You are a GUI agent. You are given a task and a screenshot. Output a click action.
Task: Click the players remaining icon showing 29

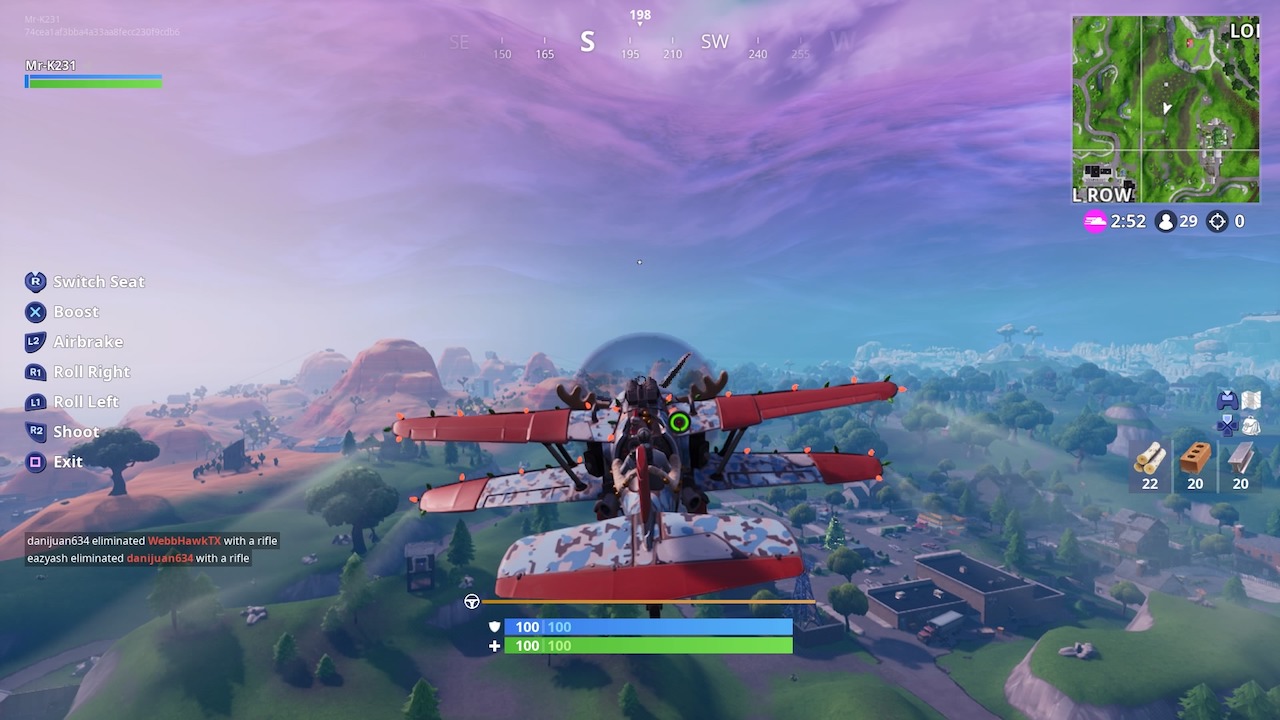click(1167, 222)
